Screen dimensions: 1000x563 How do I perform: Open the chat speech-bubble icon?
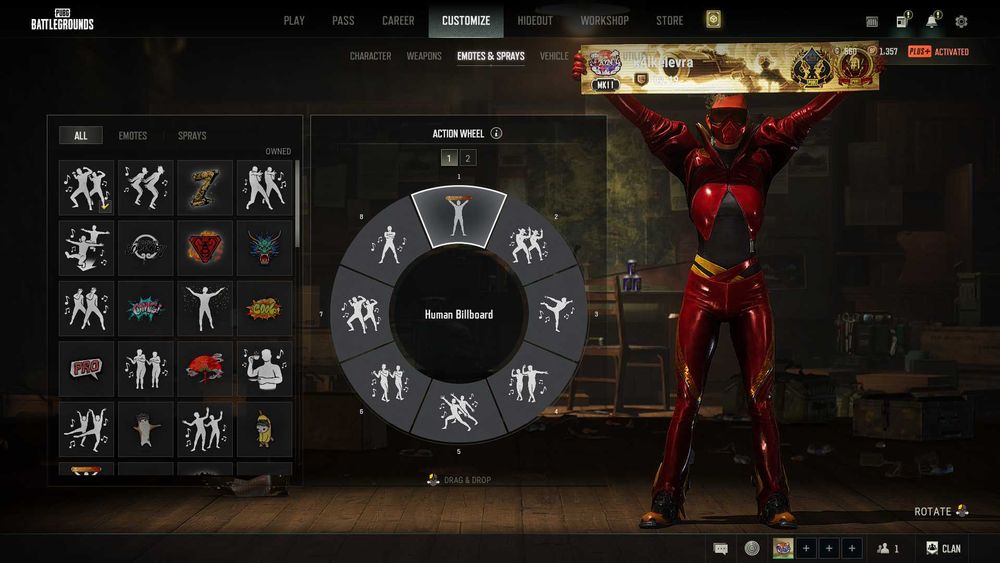point(720,548)
